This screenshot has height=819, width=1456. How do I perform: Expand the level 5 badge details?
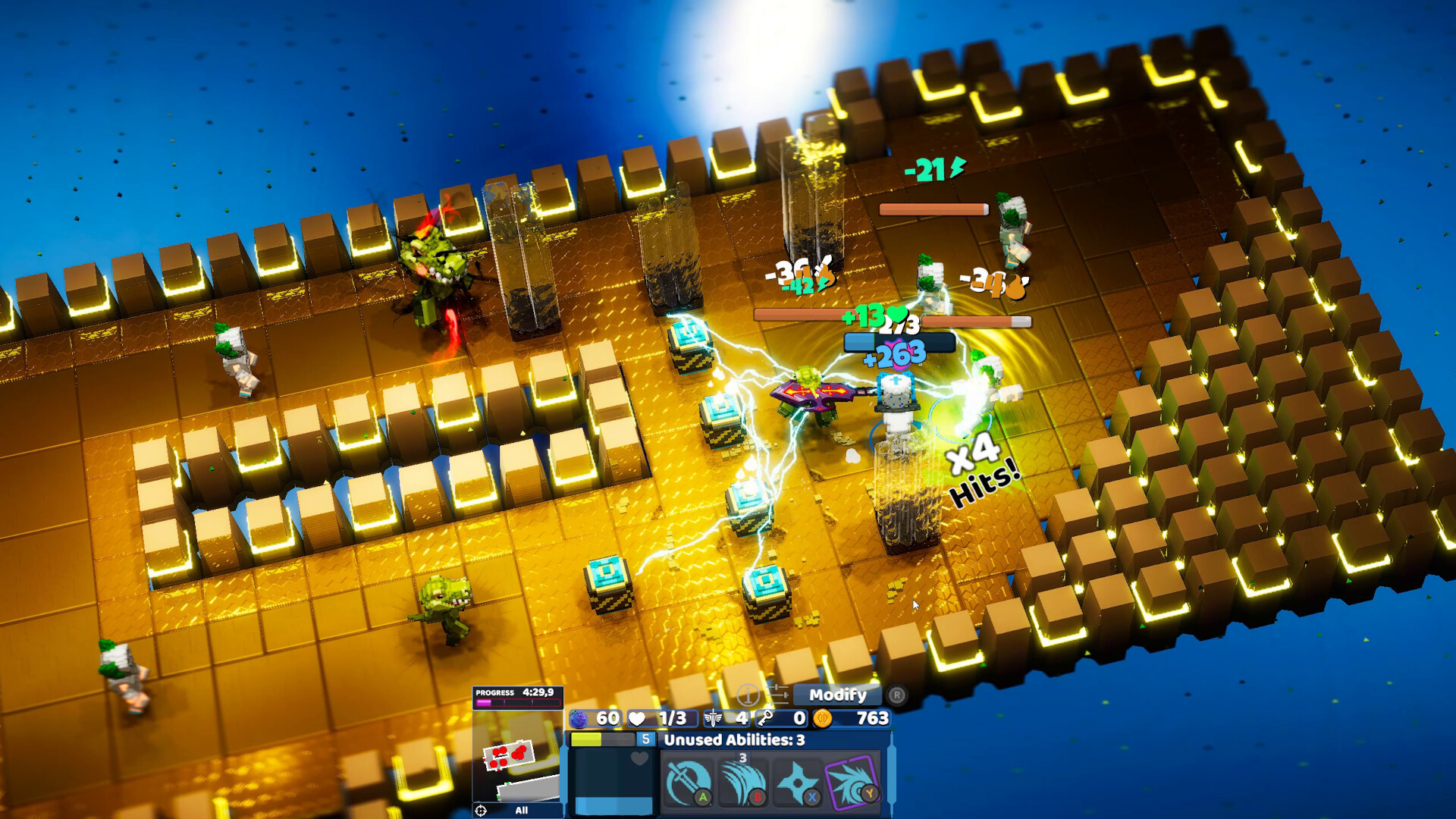click(645, 739)
